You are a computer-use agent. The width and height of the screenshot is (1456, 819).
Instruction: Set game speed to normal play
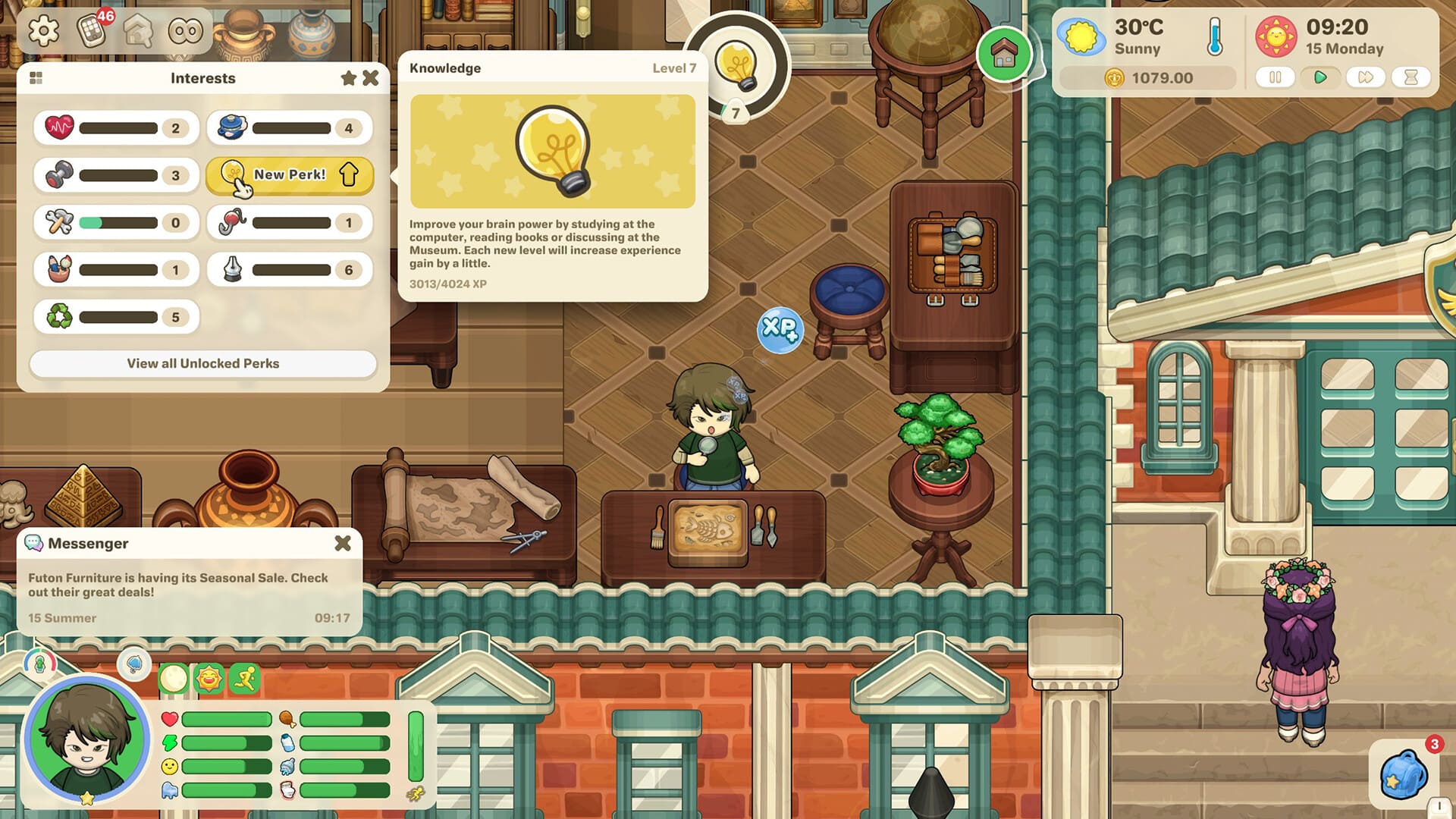1320,77
